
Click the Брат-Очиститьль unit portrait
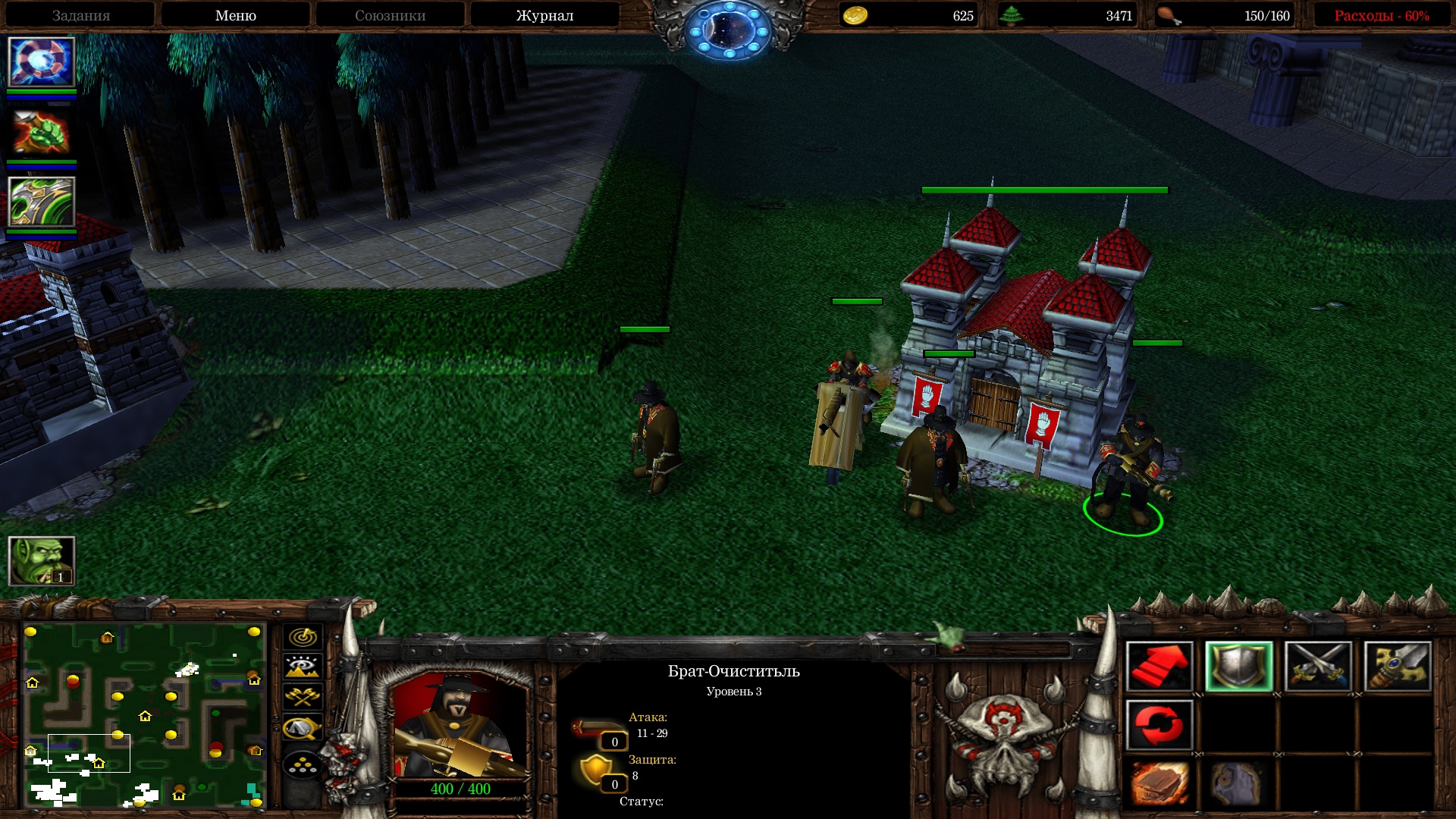pos(460,724)
